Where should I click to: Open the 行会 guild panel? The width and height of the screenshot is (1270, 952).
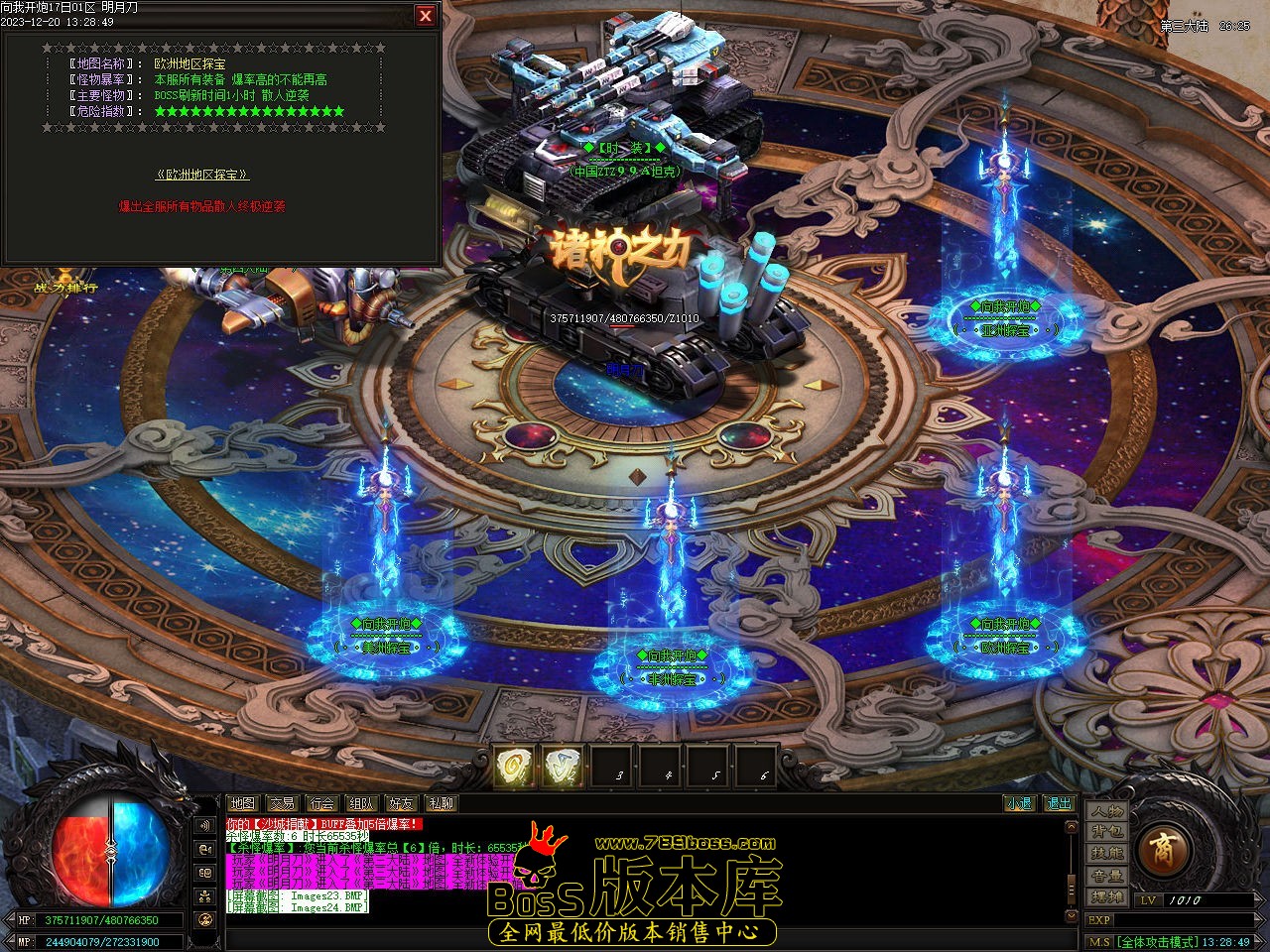[x=321, y=803]
